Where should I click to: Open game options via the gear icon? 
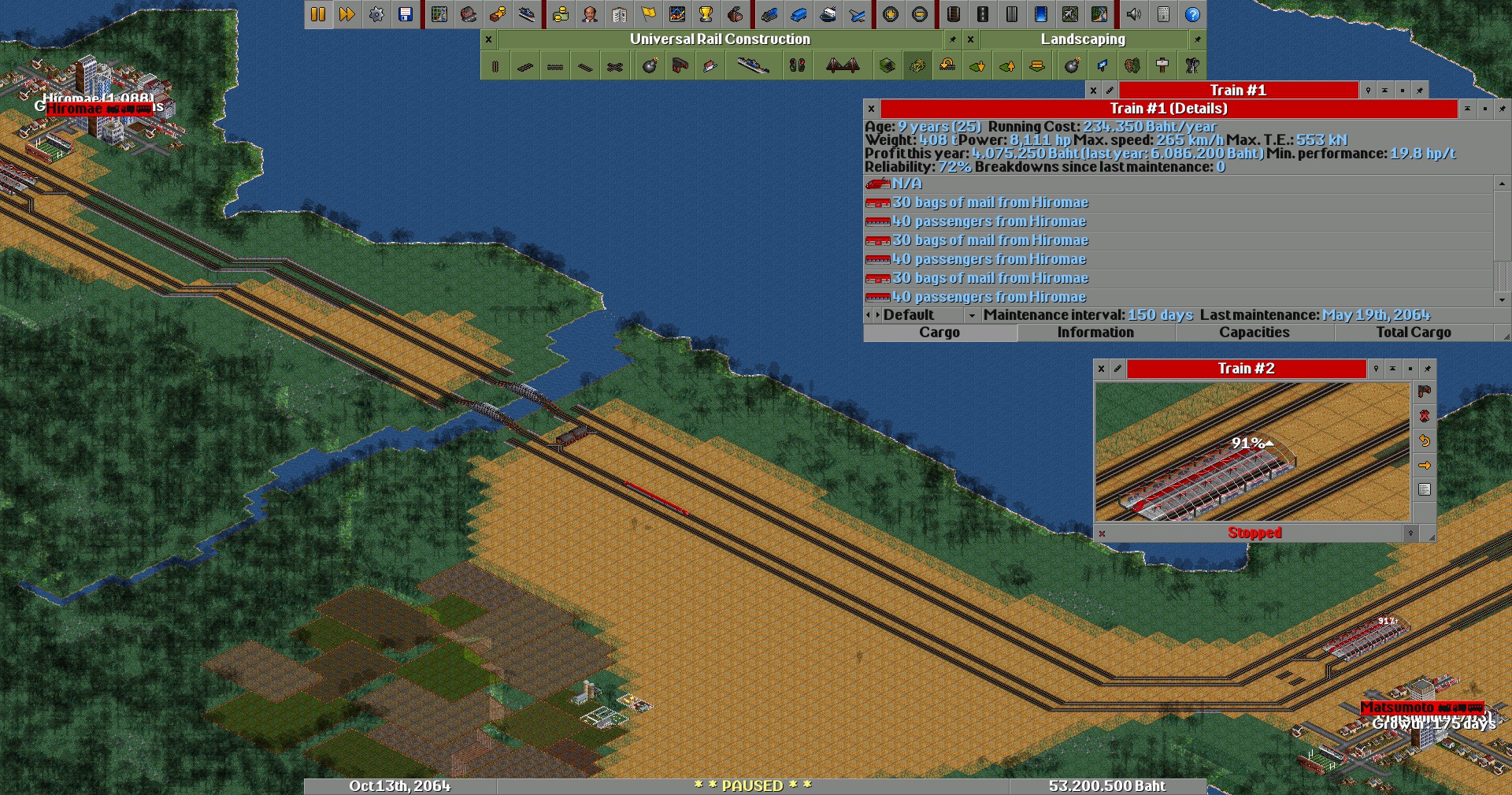point(376,14)
